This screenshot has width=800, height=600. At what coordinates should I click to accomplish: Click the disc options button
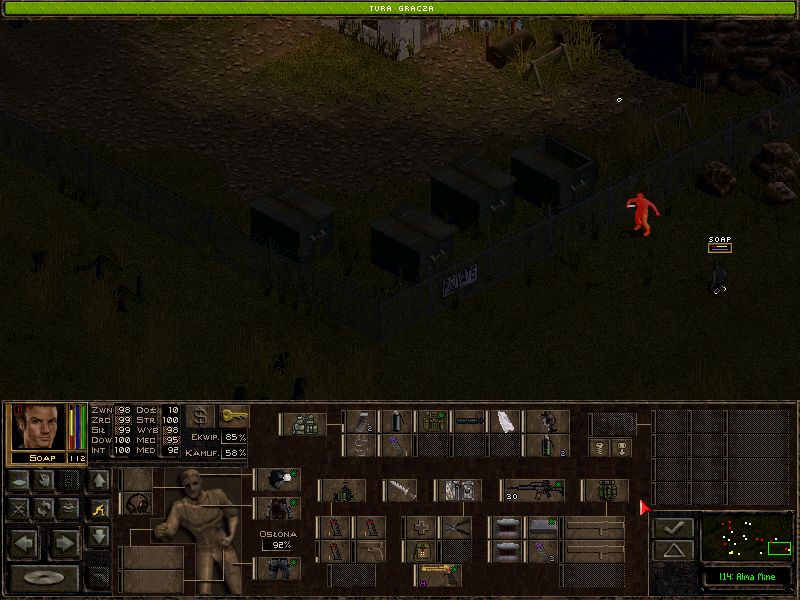tap(44, 577)
